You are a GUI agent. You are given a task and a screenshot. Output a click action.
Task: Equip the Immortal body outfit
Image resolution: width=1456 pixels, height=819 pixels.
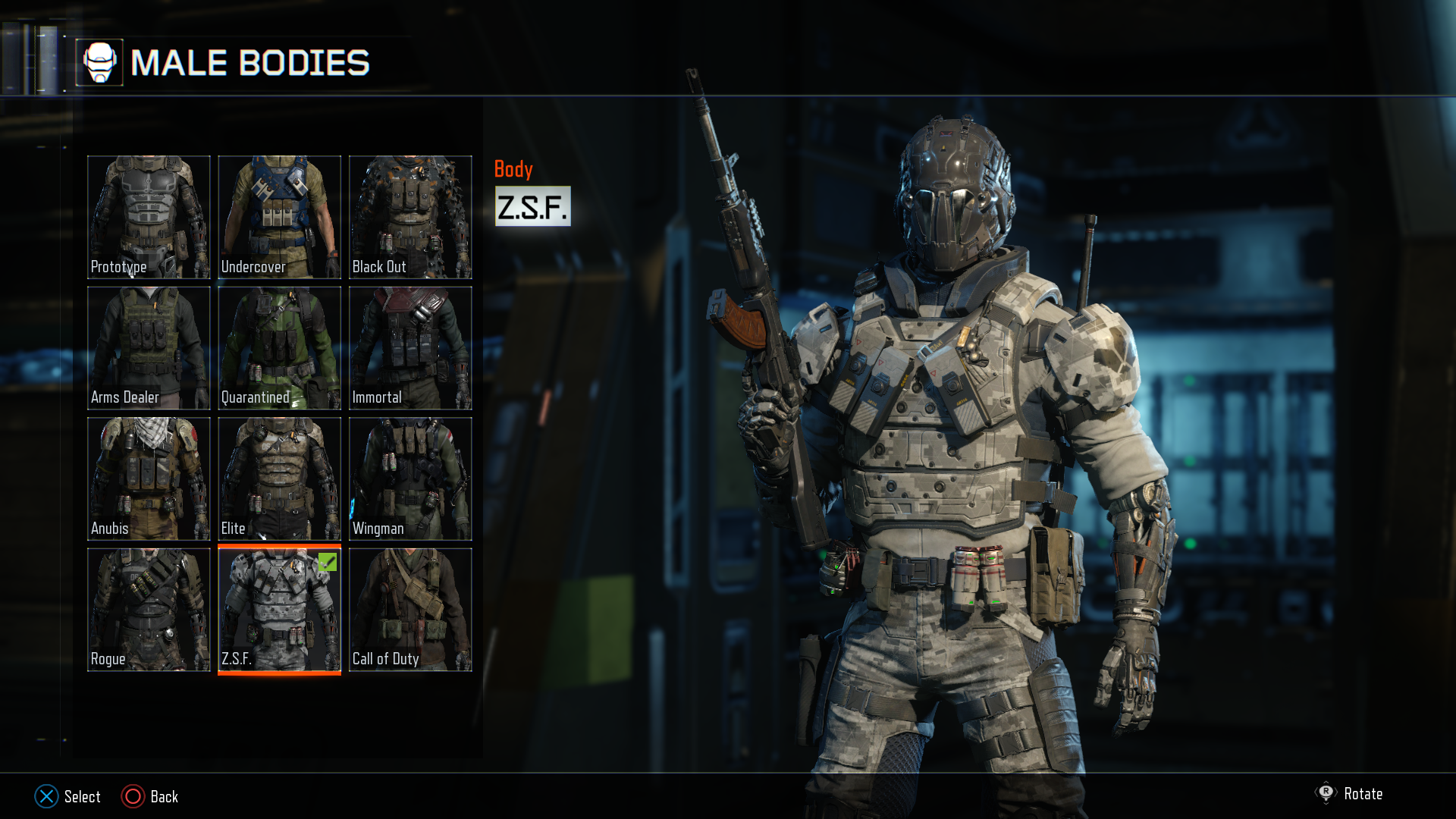pos(410,348)
